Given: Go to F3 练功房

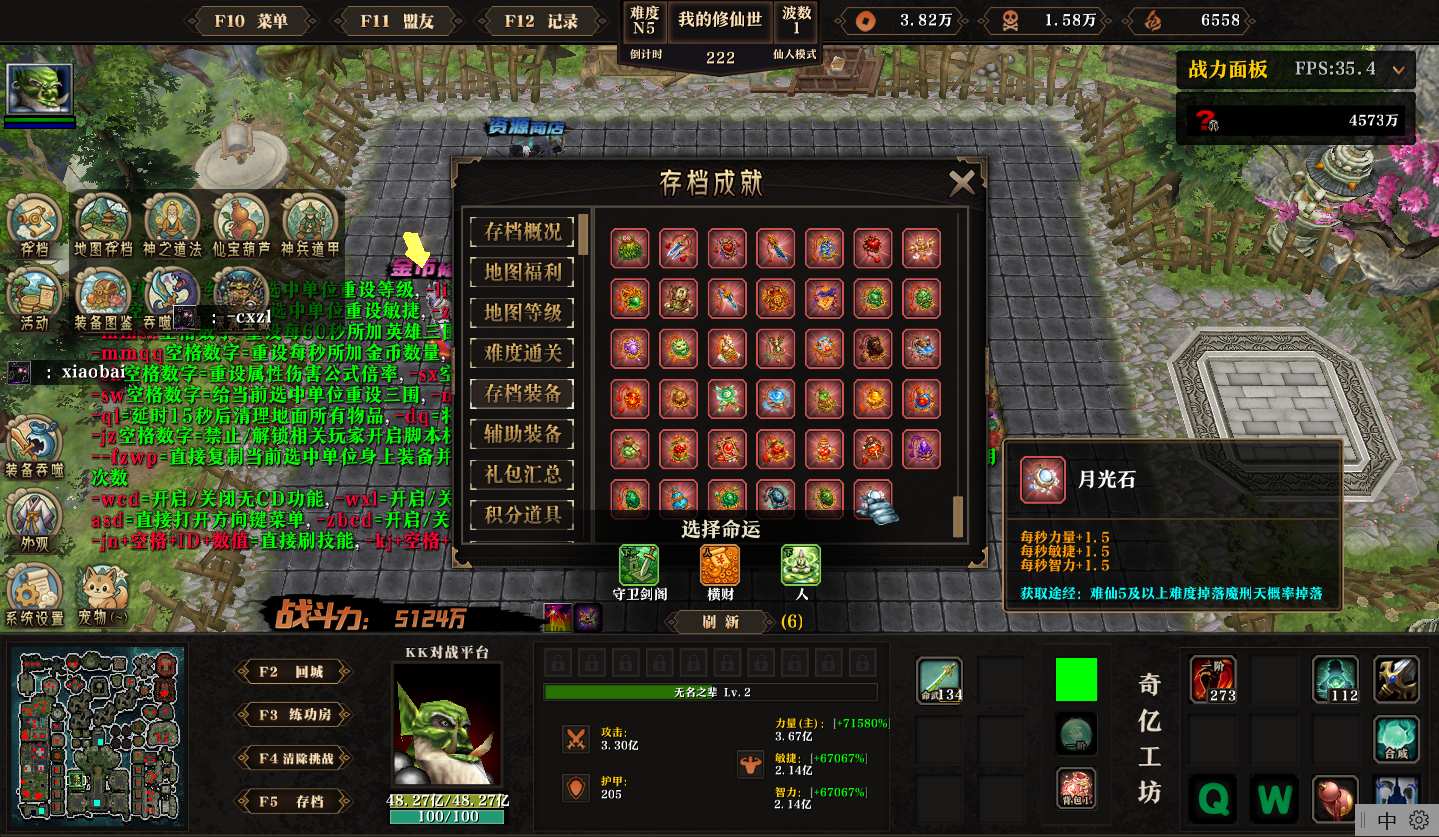Looking at the screenshot, I should coord(293,715).
